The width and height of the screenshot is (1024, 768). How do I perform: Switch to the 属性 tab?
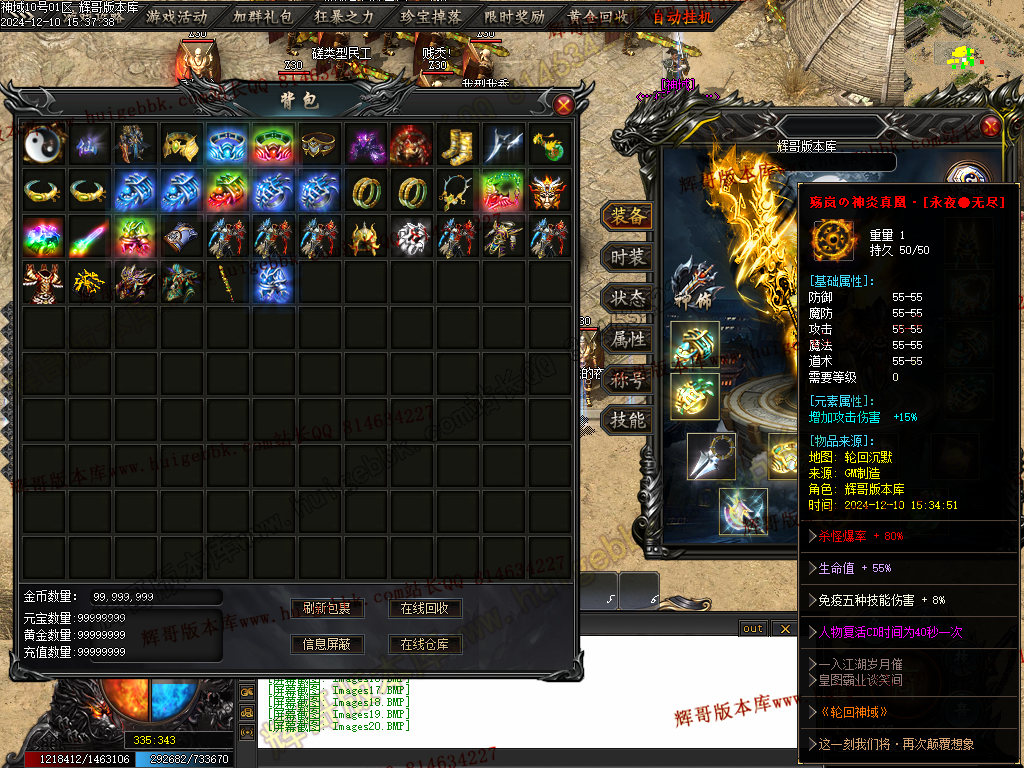pyautogui.click(x=628, y=339)
